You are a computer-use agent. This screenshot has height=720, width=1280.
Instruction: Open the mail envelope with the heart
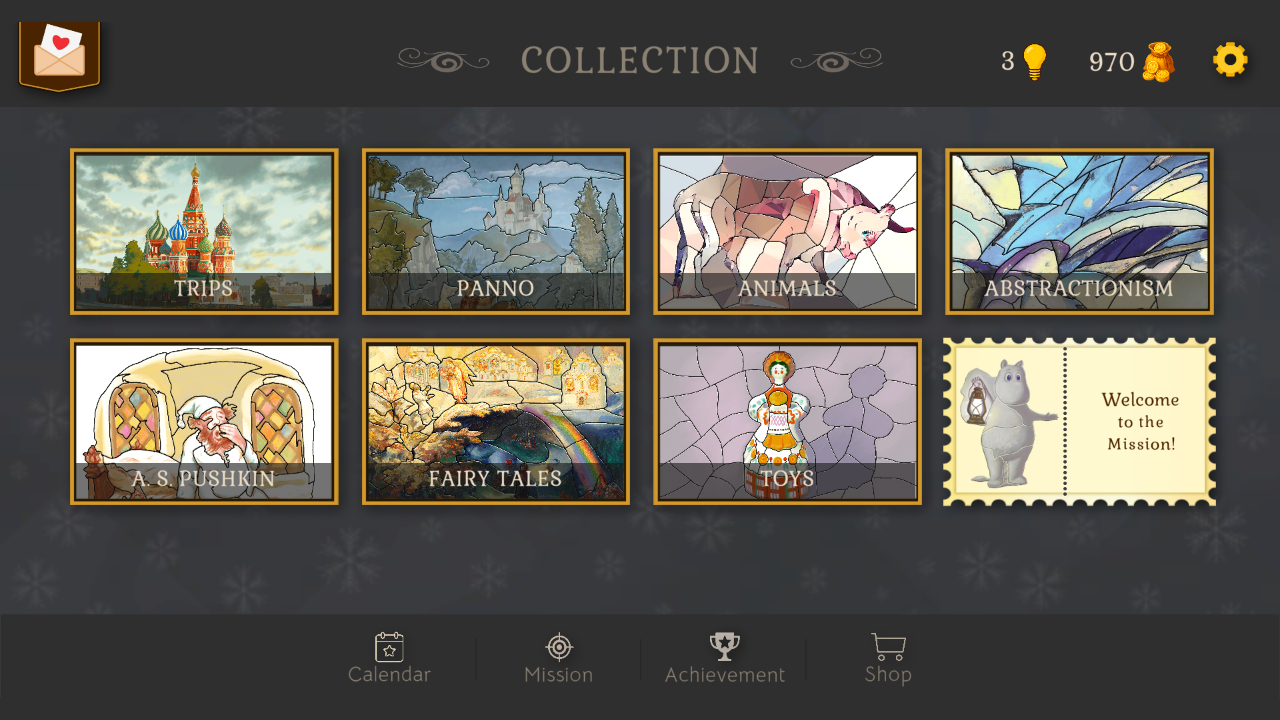click(57, 57)
